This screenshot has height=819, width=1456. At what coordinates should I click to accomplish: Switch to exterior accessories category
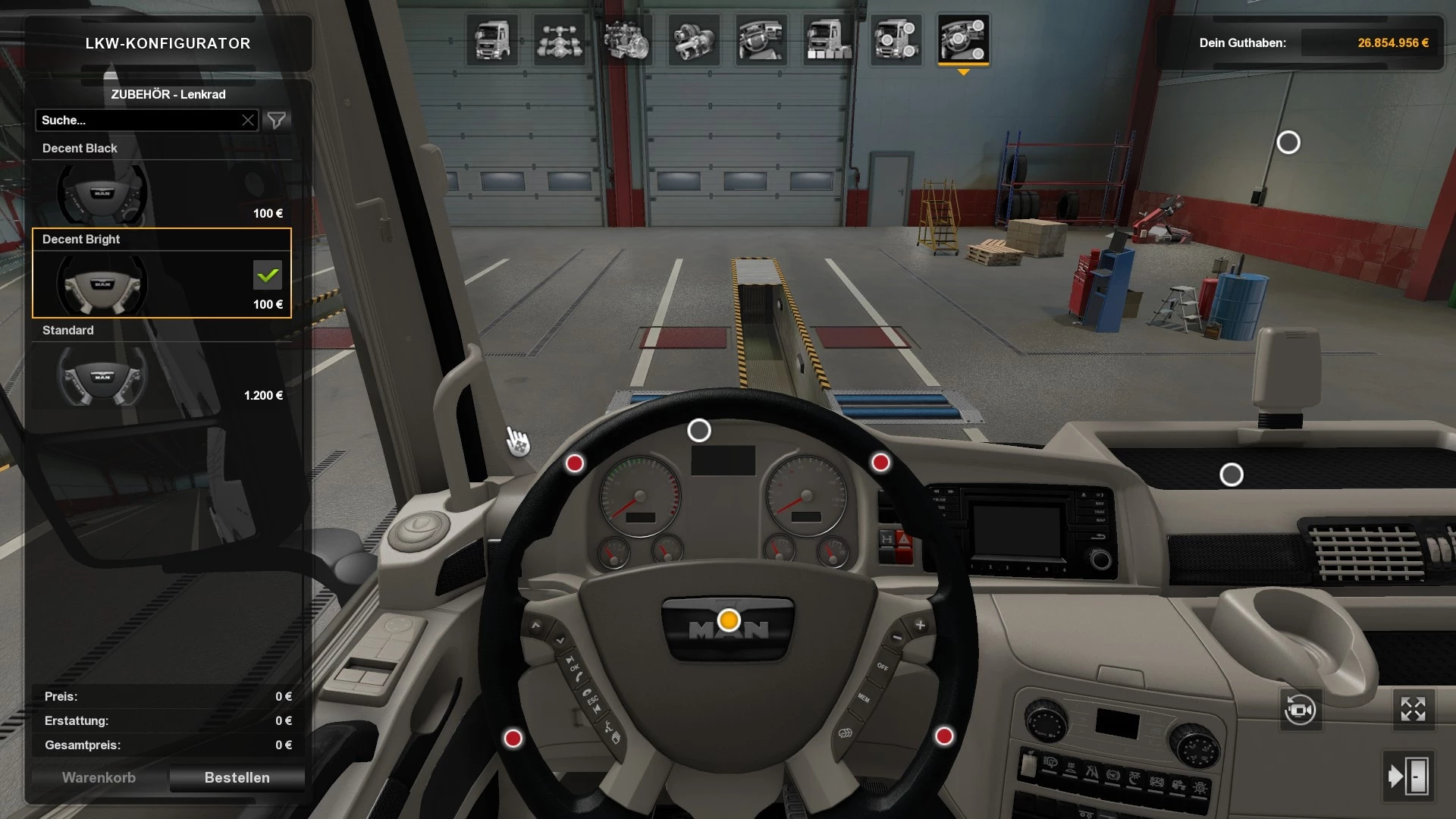tap(896, 39)
